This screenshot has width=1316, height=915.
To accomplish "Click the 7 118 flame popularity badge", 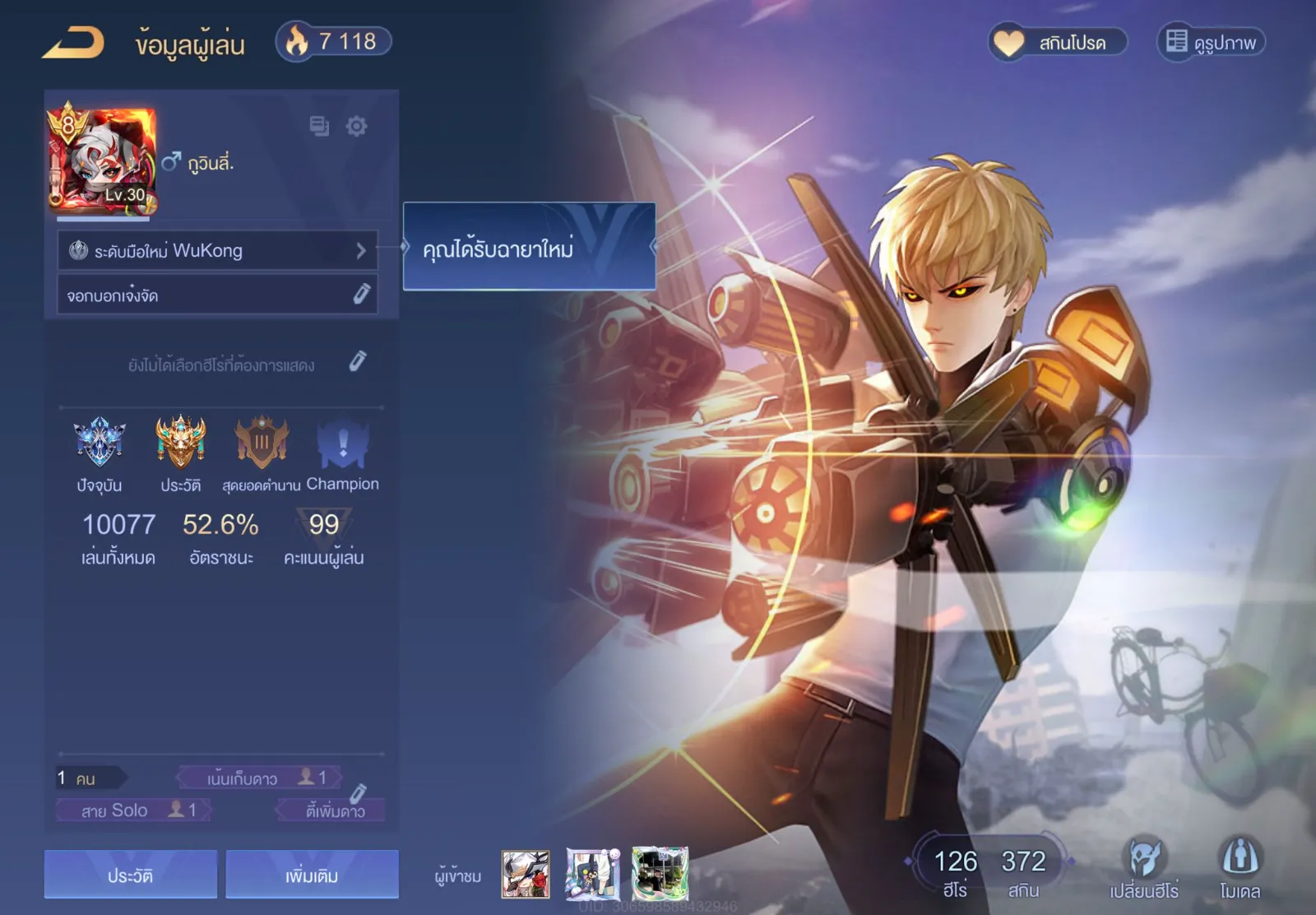I will (334, 41).
